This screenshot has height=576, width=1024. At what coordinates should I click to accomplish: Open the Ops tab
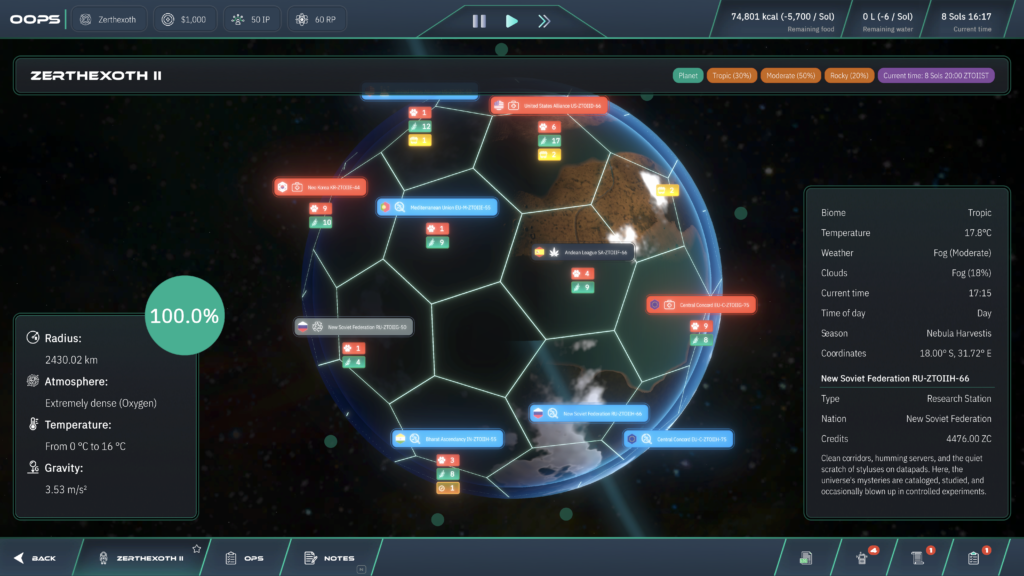click(244, 558)
